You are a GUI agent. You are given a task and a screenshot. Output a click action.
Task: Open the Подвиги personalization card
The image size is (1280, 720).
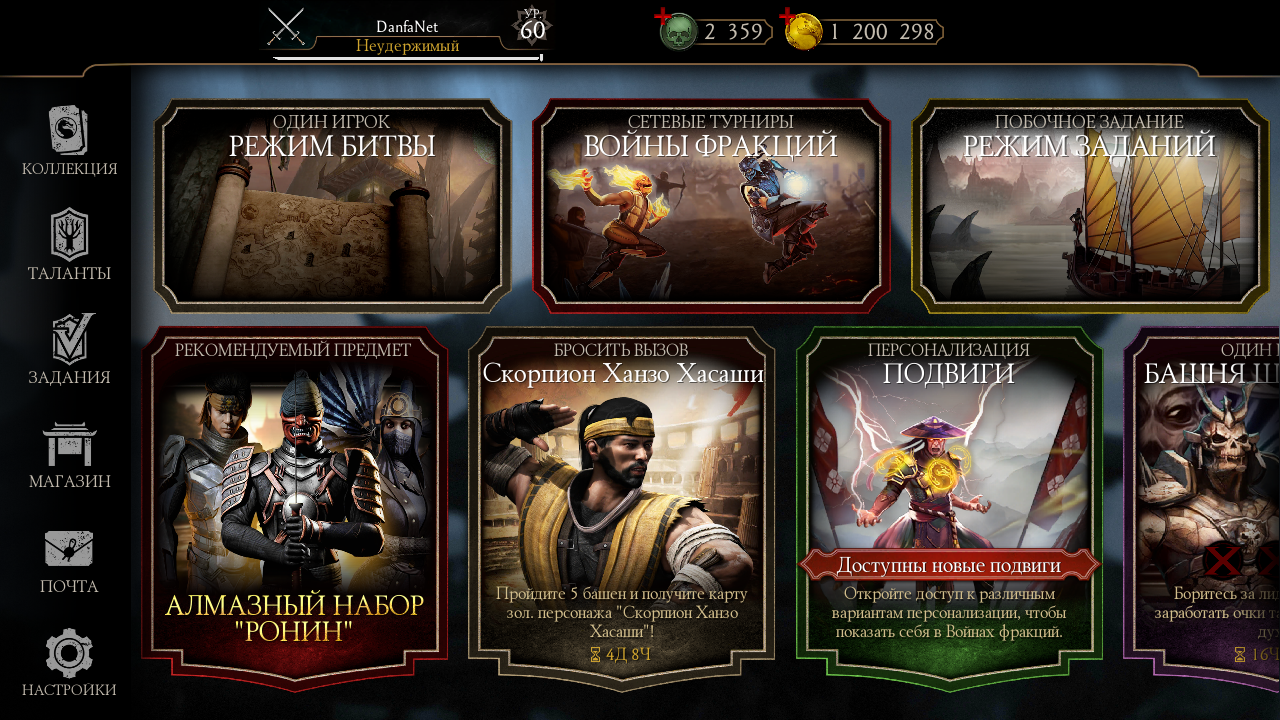pos(948,508)
